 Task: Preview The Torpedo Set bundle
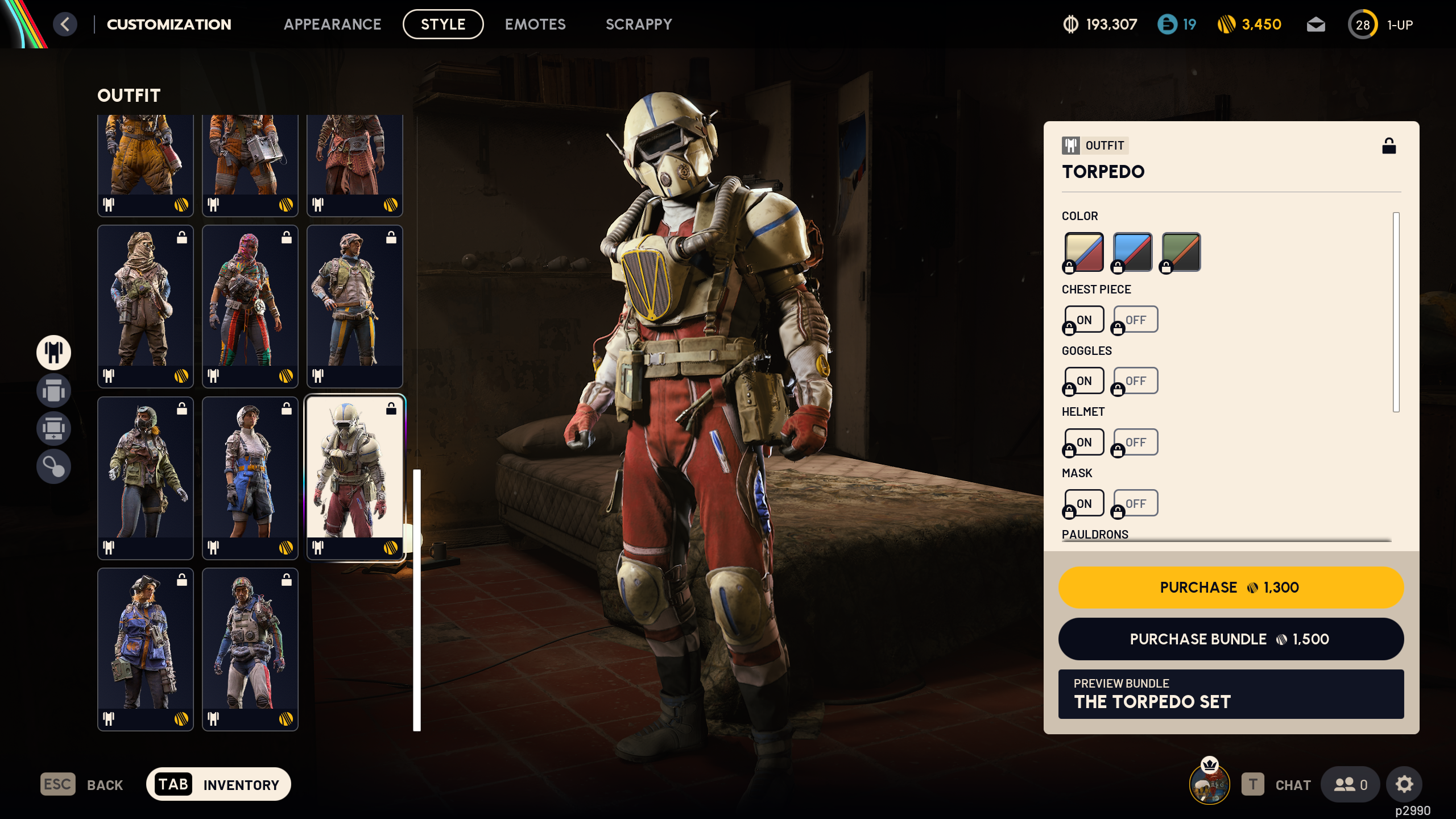(1231, 694)
